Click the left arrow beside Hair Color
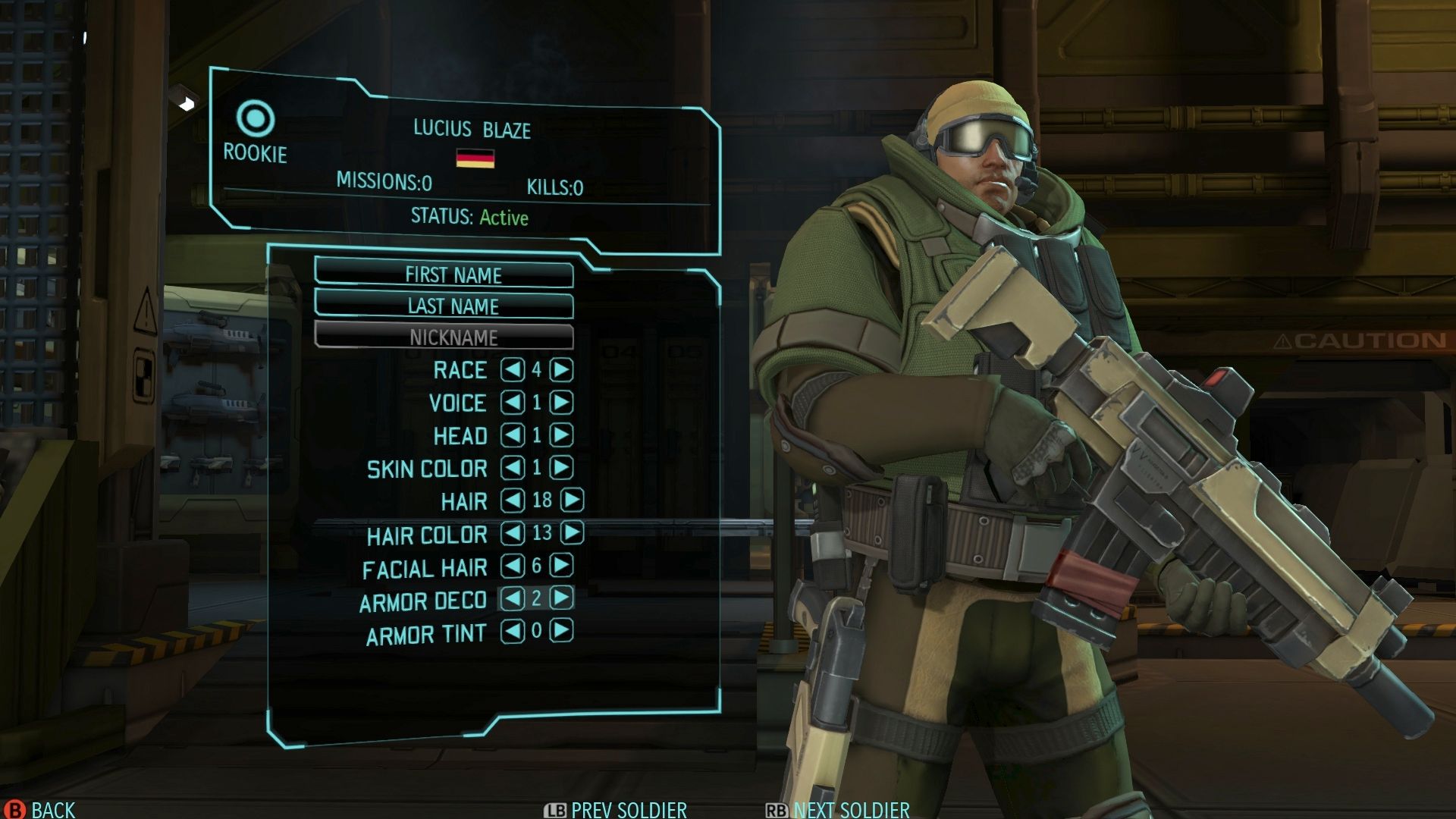The height and width of the screenshot is (819, 1456). tap(513, 532)
